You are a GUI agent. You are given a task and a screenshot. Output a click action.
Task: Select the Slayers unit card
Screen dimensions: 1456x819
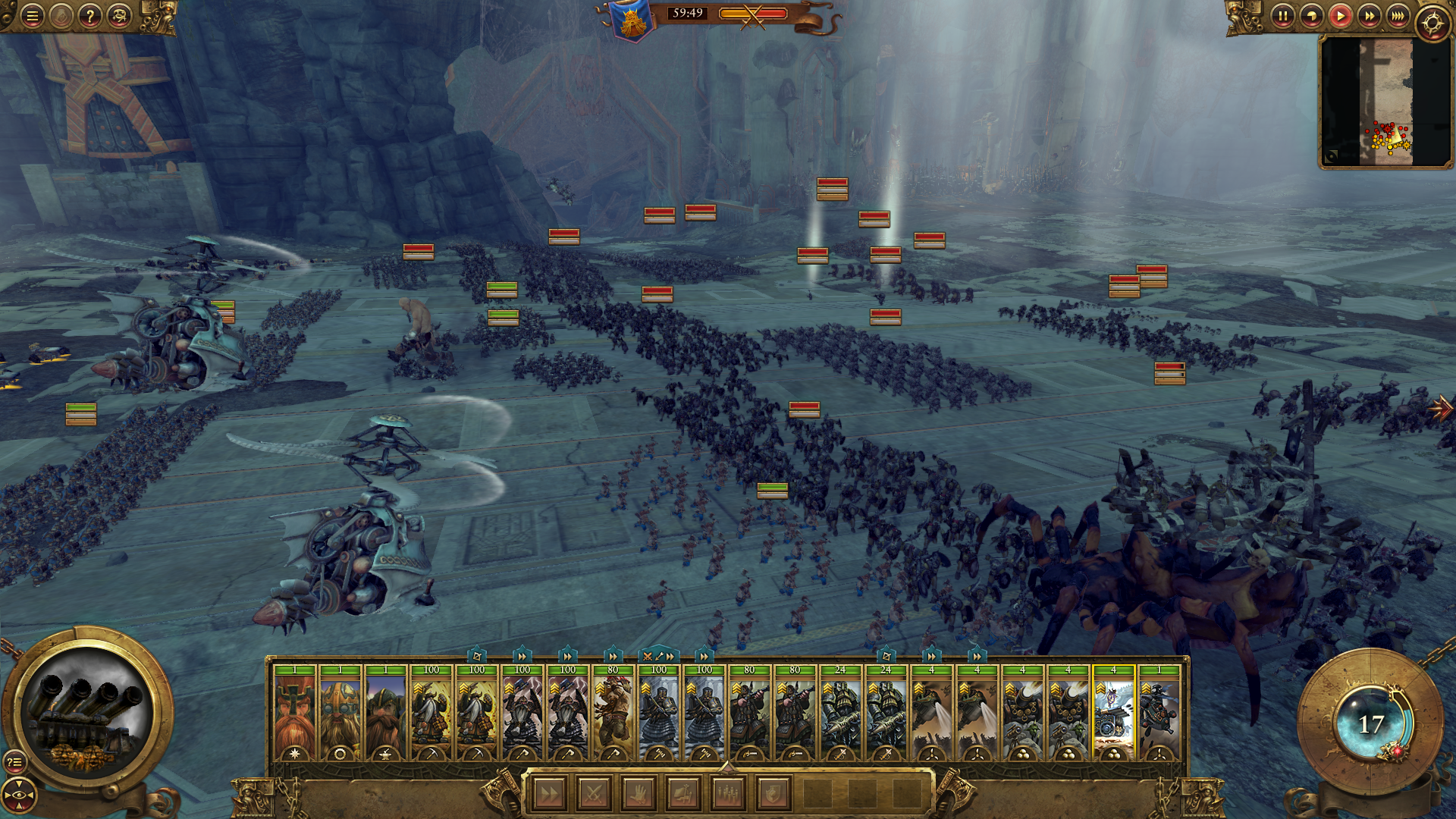pos(613,713)
